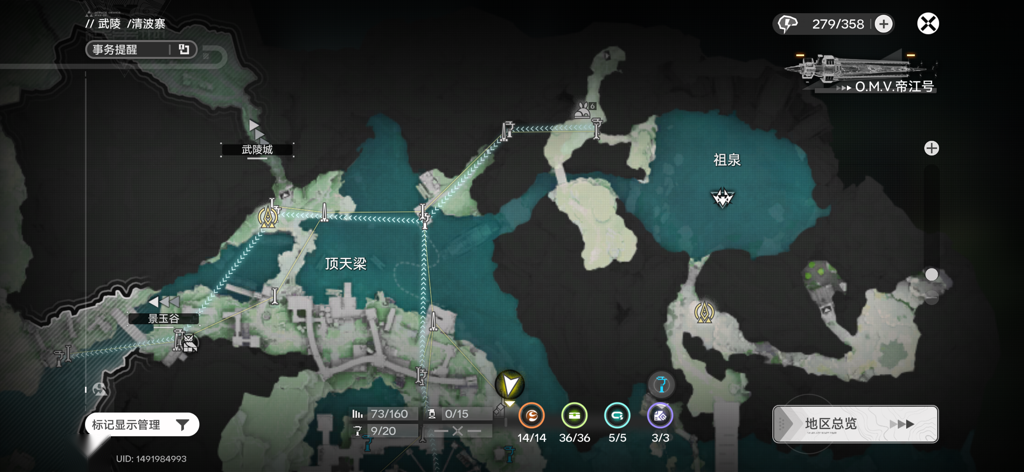Select the golden teleport marker on eastern island
Screen dimensions: 1024x472
click(704, 313)
